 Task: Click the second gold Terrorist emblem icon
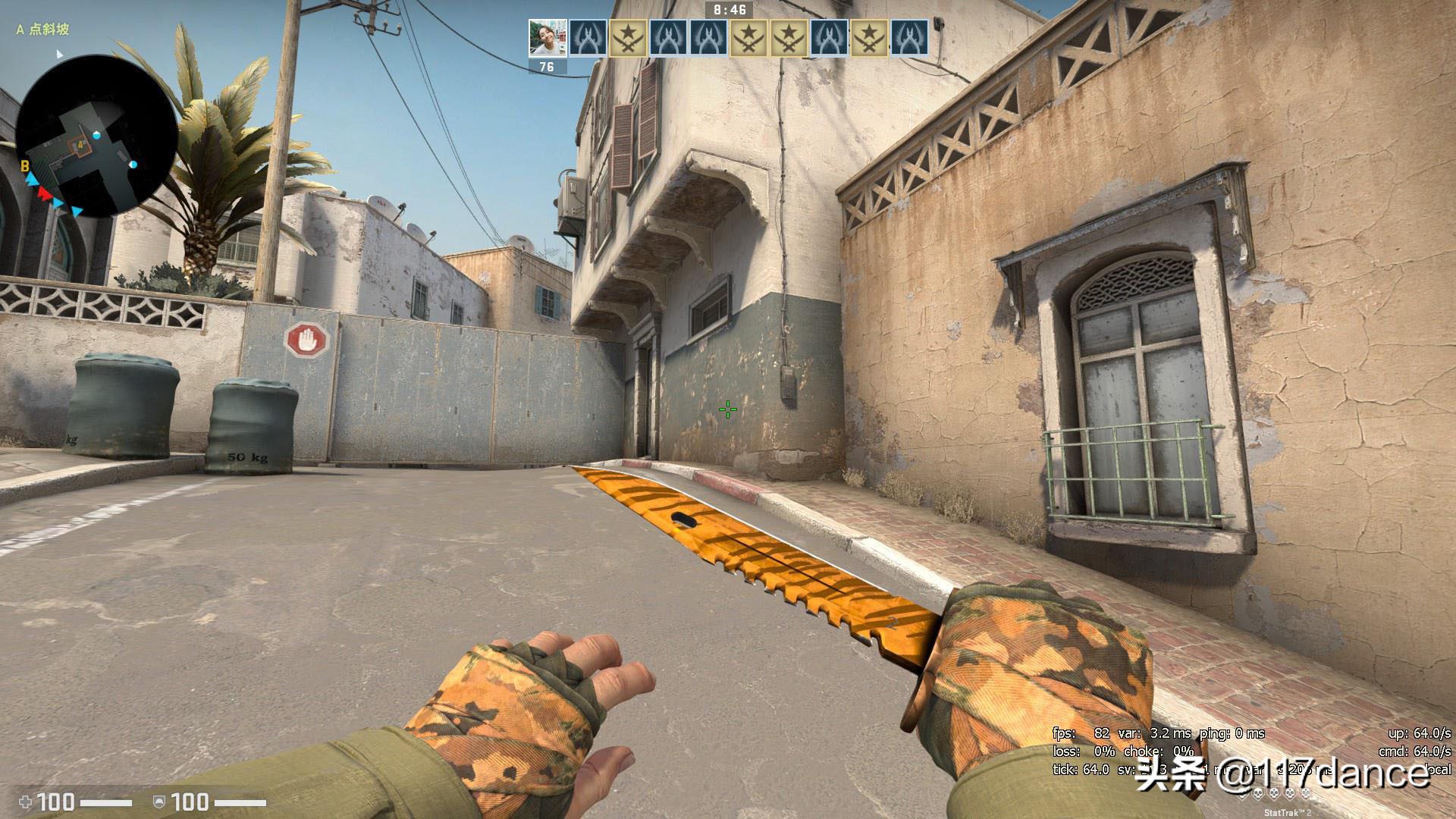pyautogui.click(x=749, y=37)
